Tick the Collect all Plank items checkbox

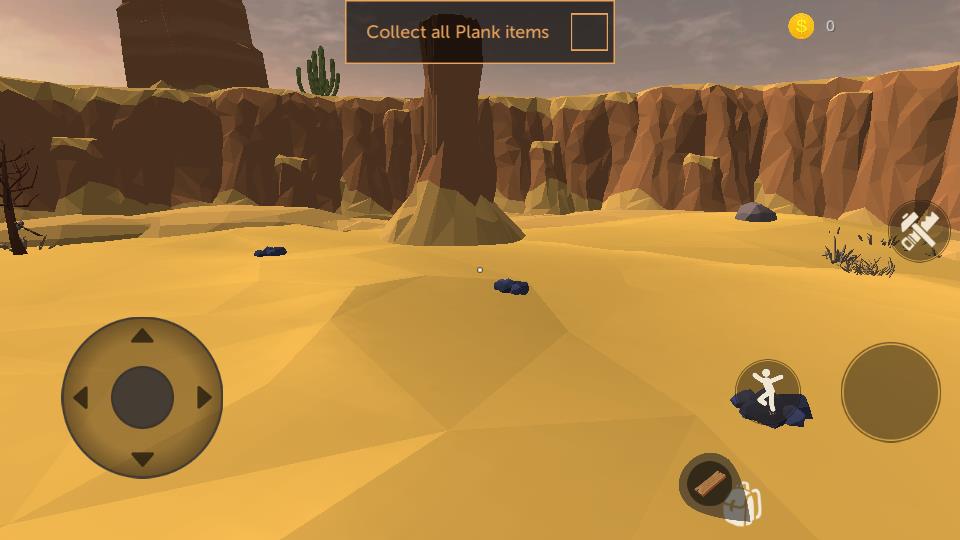point(589,32)
